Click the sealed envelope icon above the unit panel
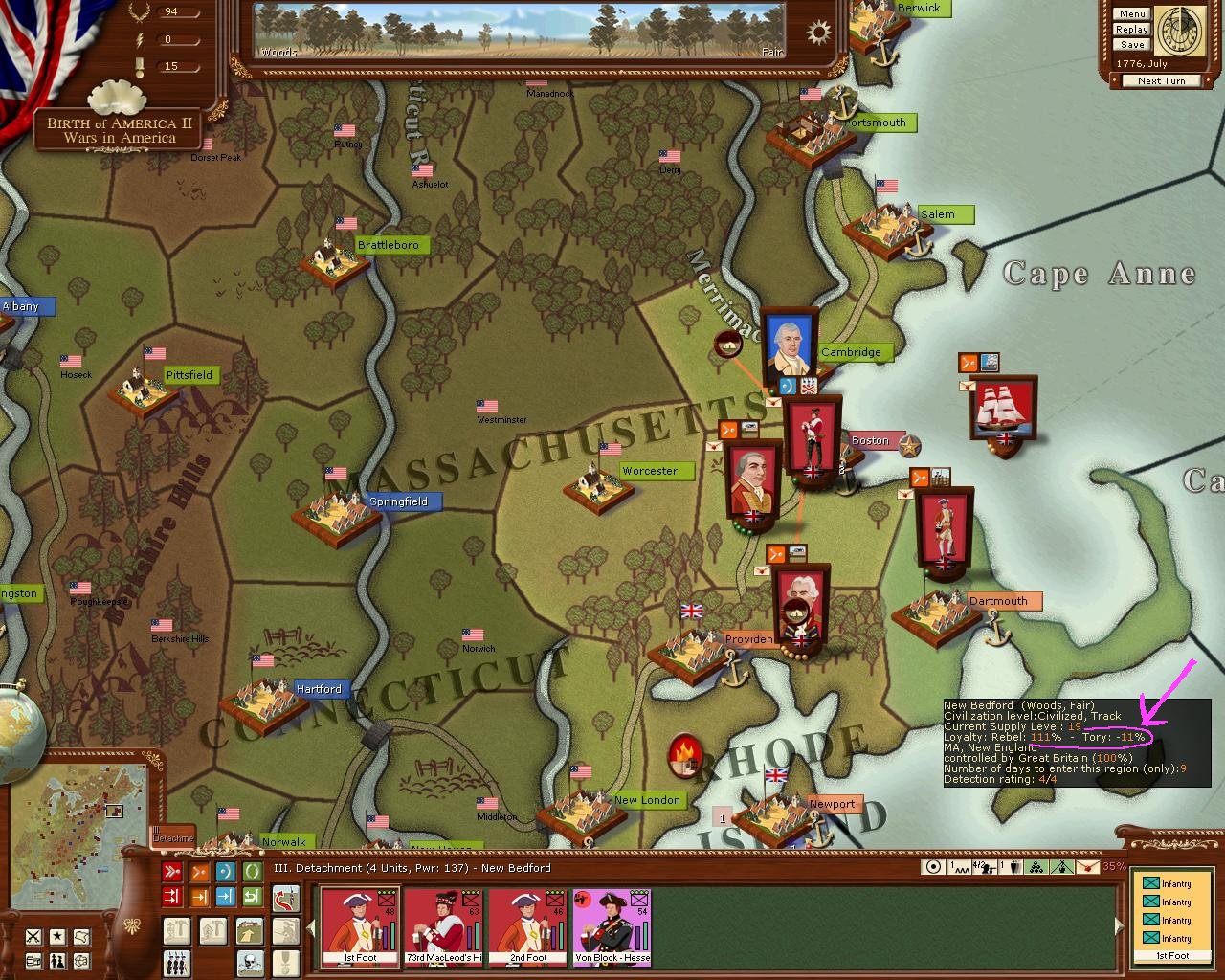 pyautogui.click(x=1087, y=867)
